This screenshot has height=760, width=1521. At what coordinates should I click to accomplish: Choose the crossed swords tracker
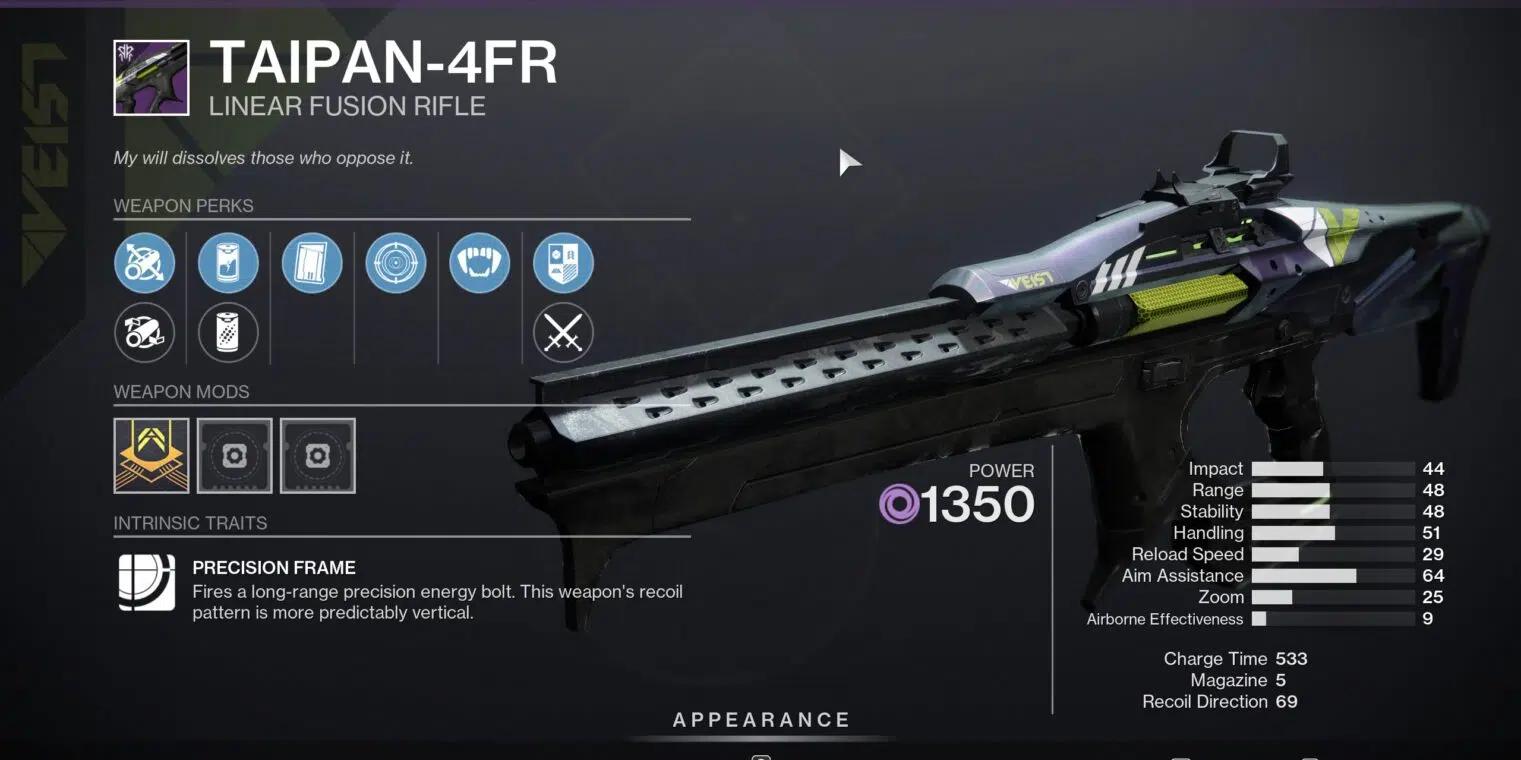click(x=564, y=332)
